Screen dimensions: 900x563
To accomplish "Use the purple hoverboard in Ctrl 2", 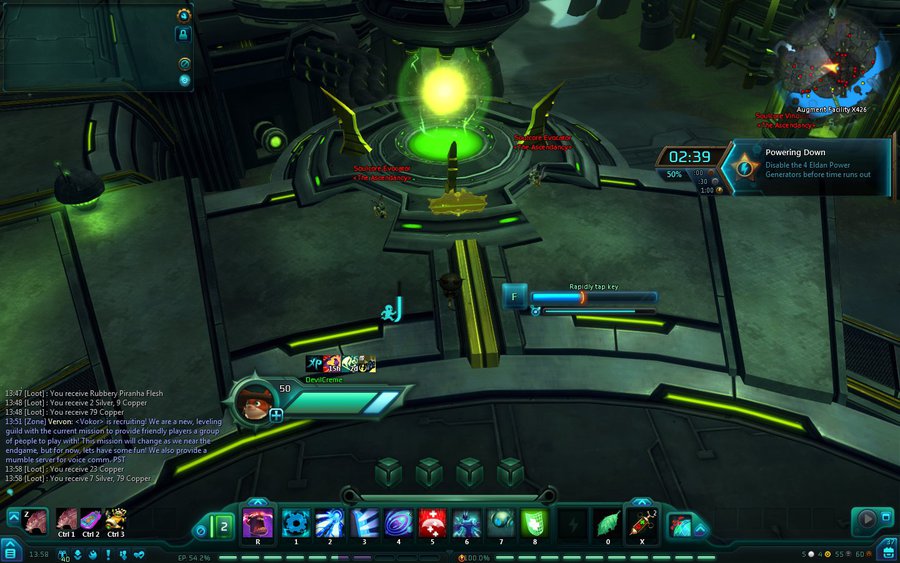I will [90, 520].
